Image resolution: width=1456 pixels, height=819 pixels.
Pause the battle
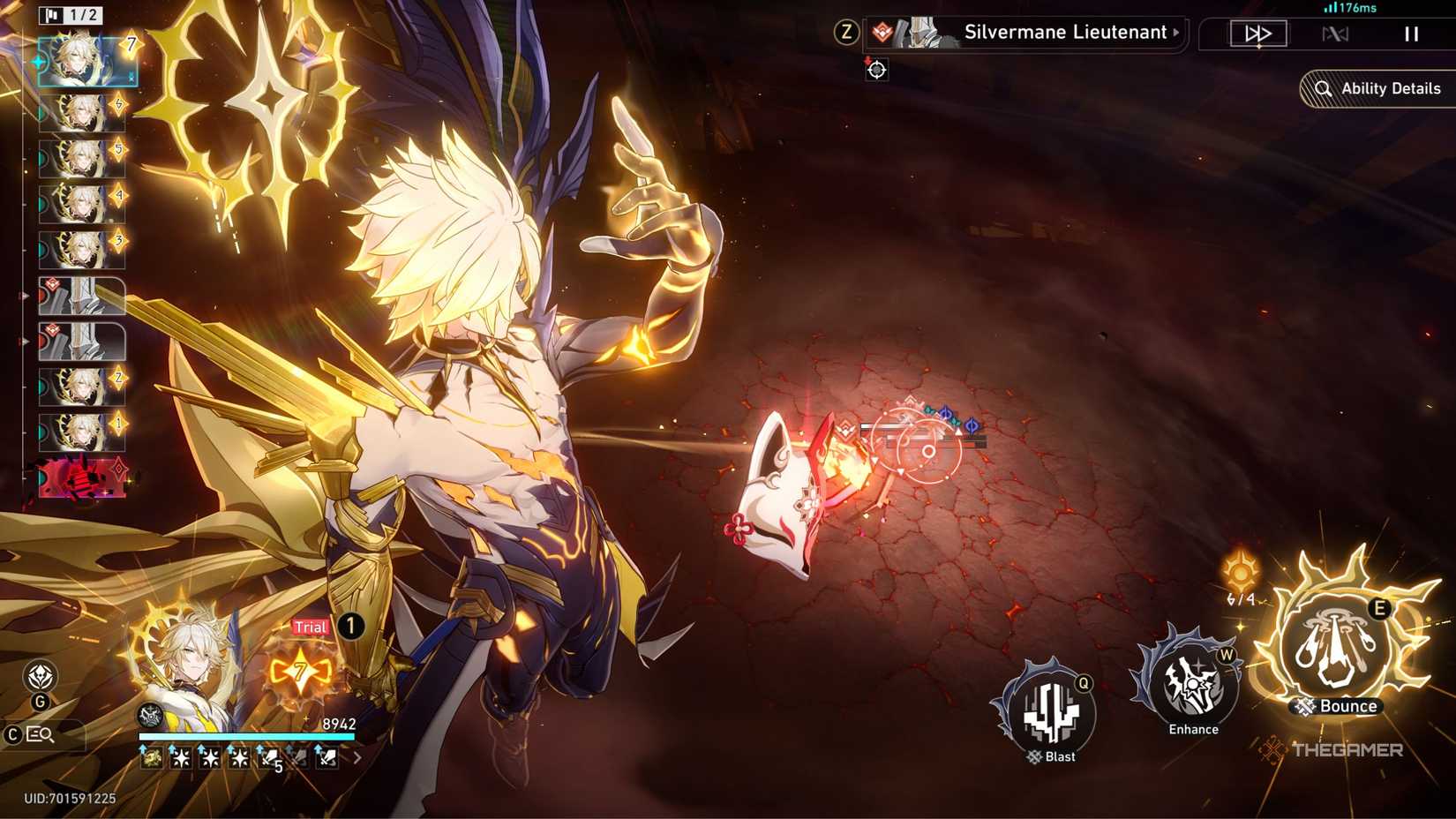[x=1411, y=34]
